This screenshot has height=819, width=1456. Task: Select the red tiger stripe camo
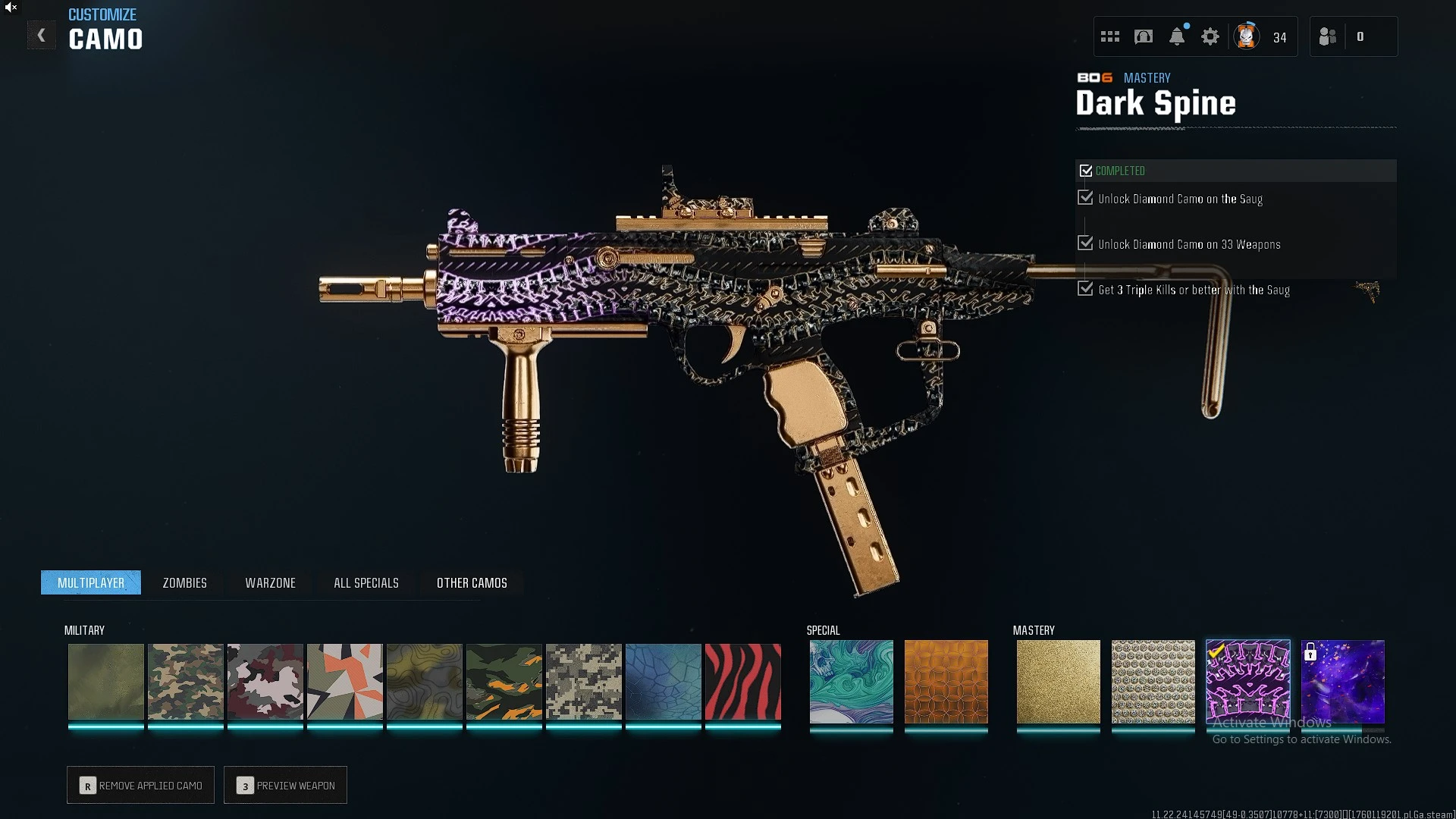[x=742, y=681]
